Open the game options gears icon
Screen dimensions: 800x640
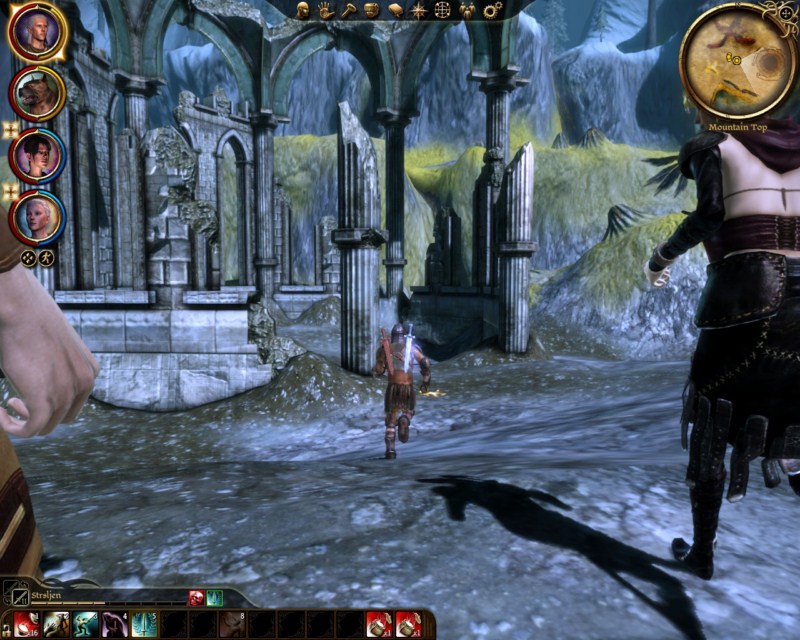click(x=492, y=10)
